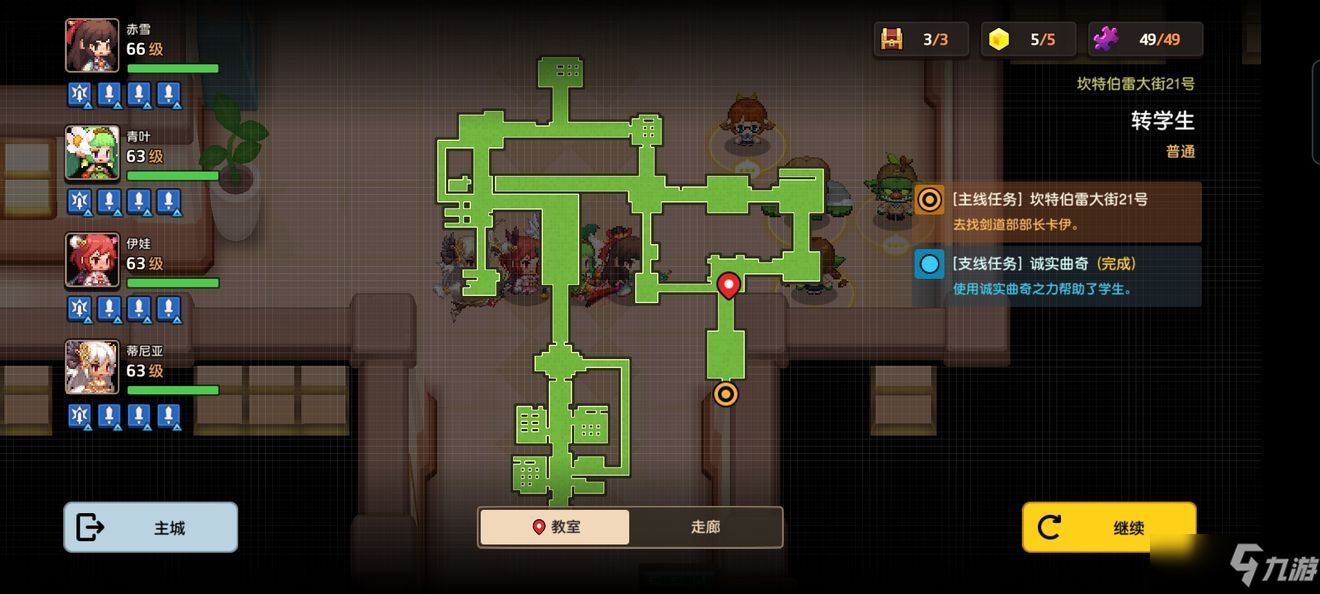Choose 伊娃 red-haired character portrait

(92, 260)
